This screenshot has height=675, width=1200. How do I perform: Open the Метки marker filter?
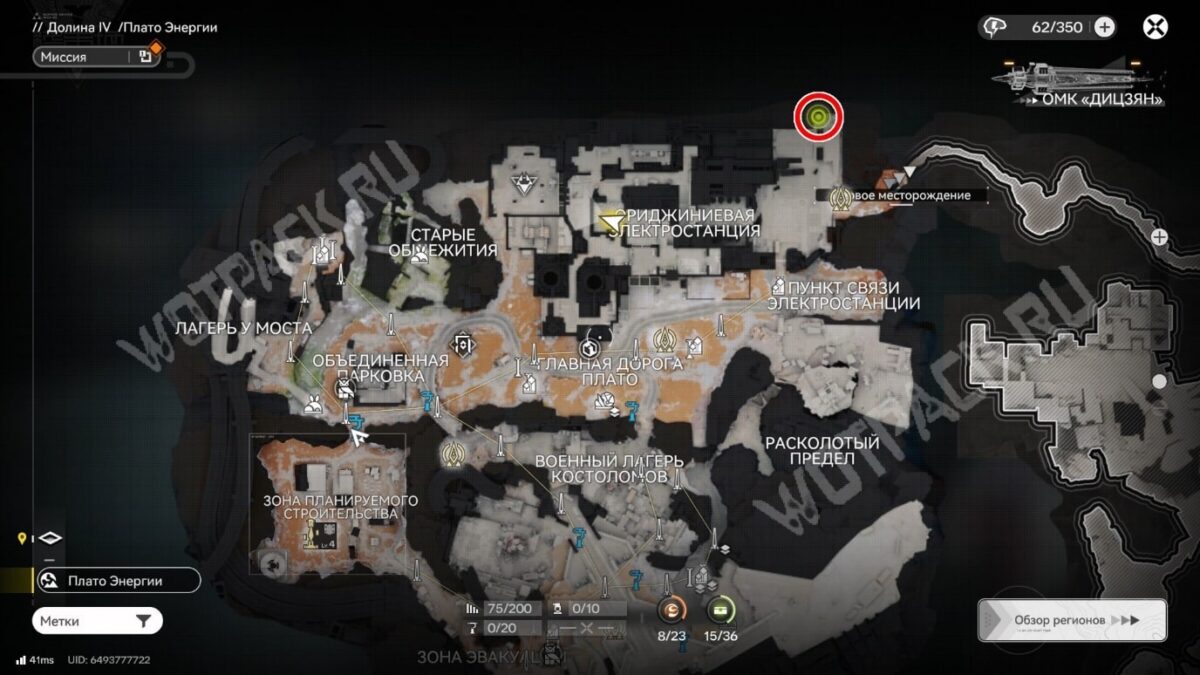[97, 621]
